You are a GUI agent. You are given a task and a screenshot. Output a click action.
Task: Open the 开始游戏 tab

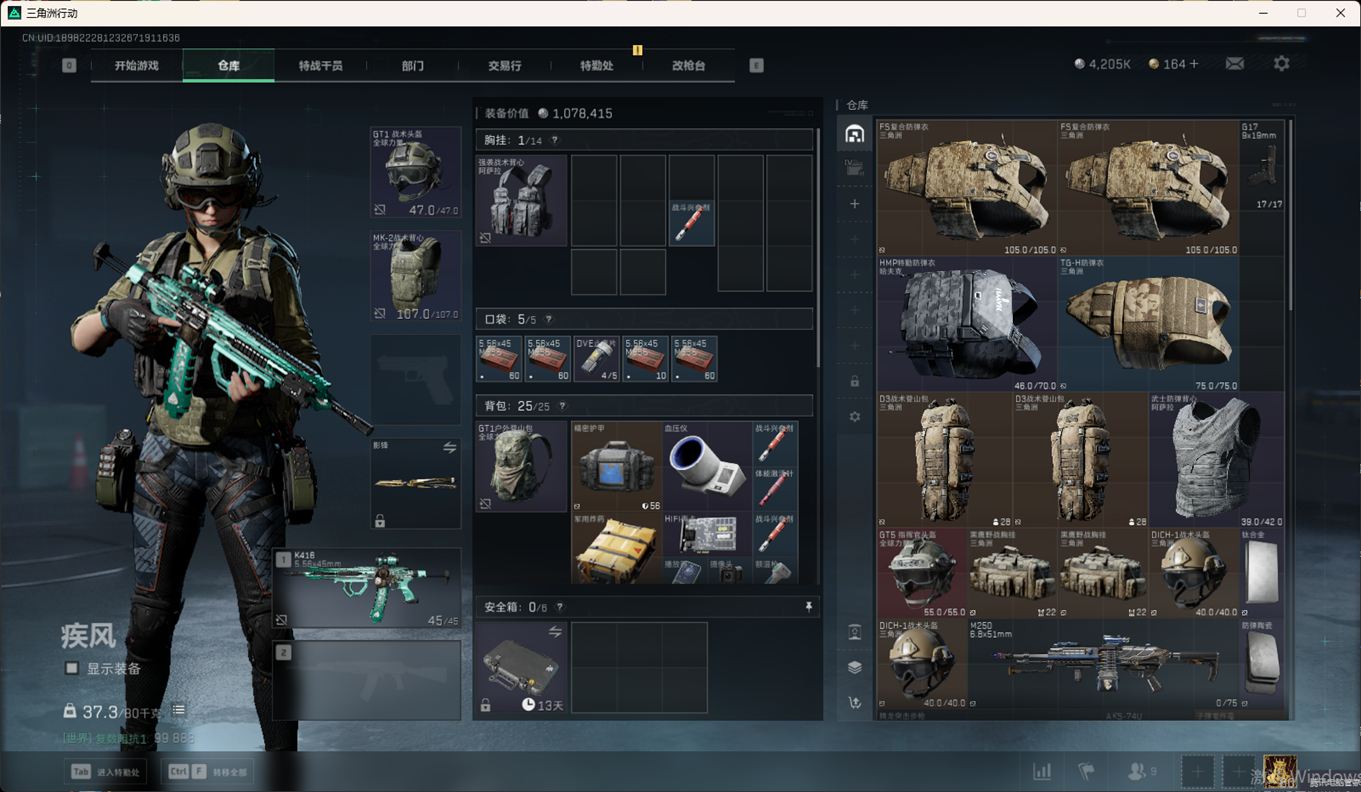tap(136, 66)
